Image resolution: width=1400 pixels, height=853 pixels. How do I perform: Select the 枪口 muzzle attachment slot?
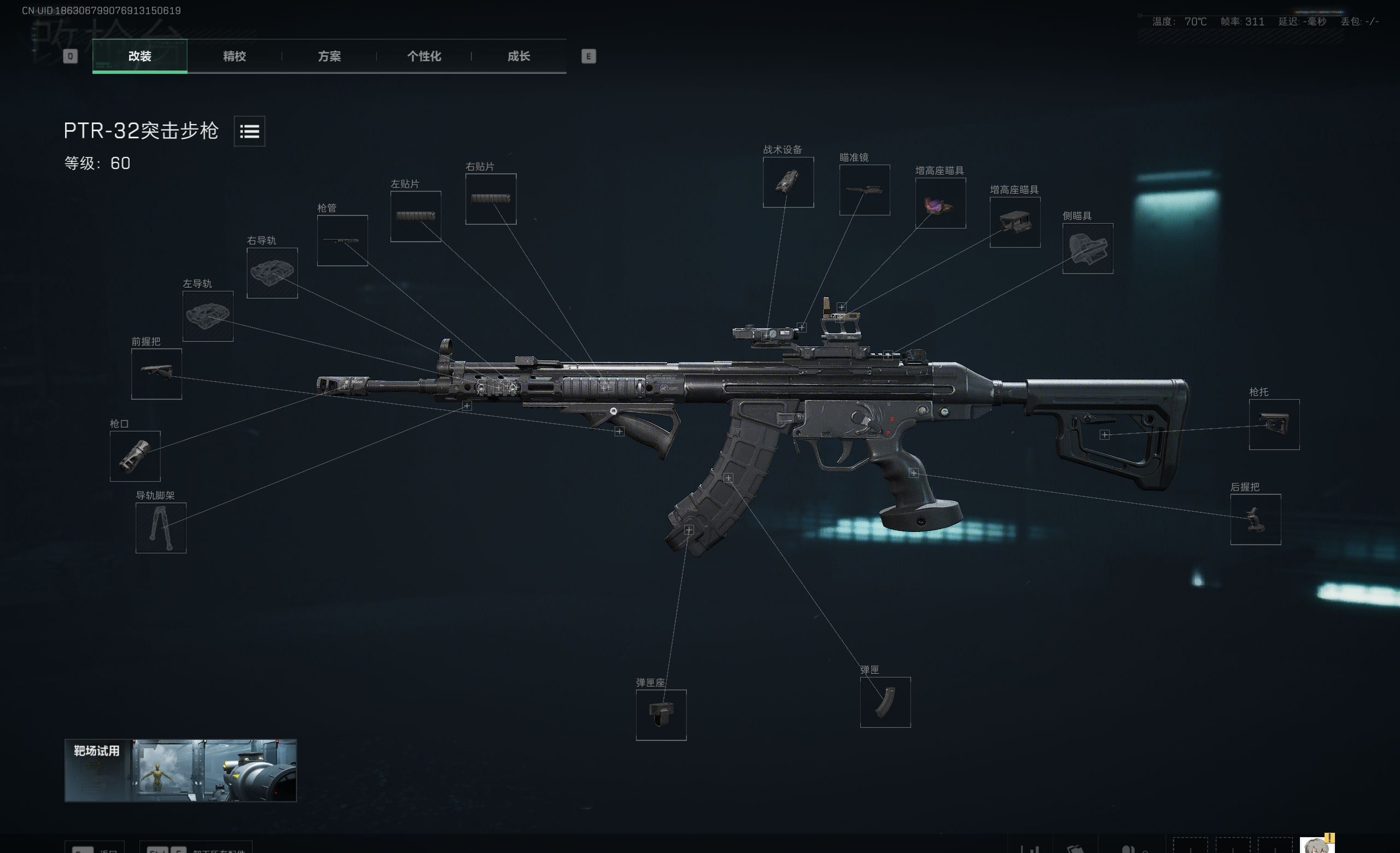point(136,456)
